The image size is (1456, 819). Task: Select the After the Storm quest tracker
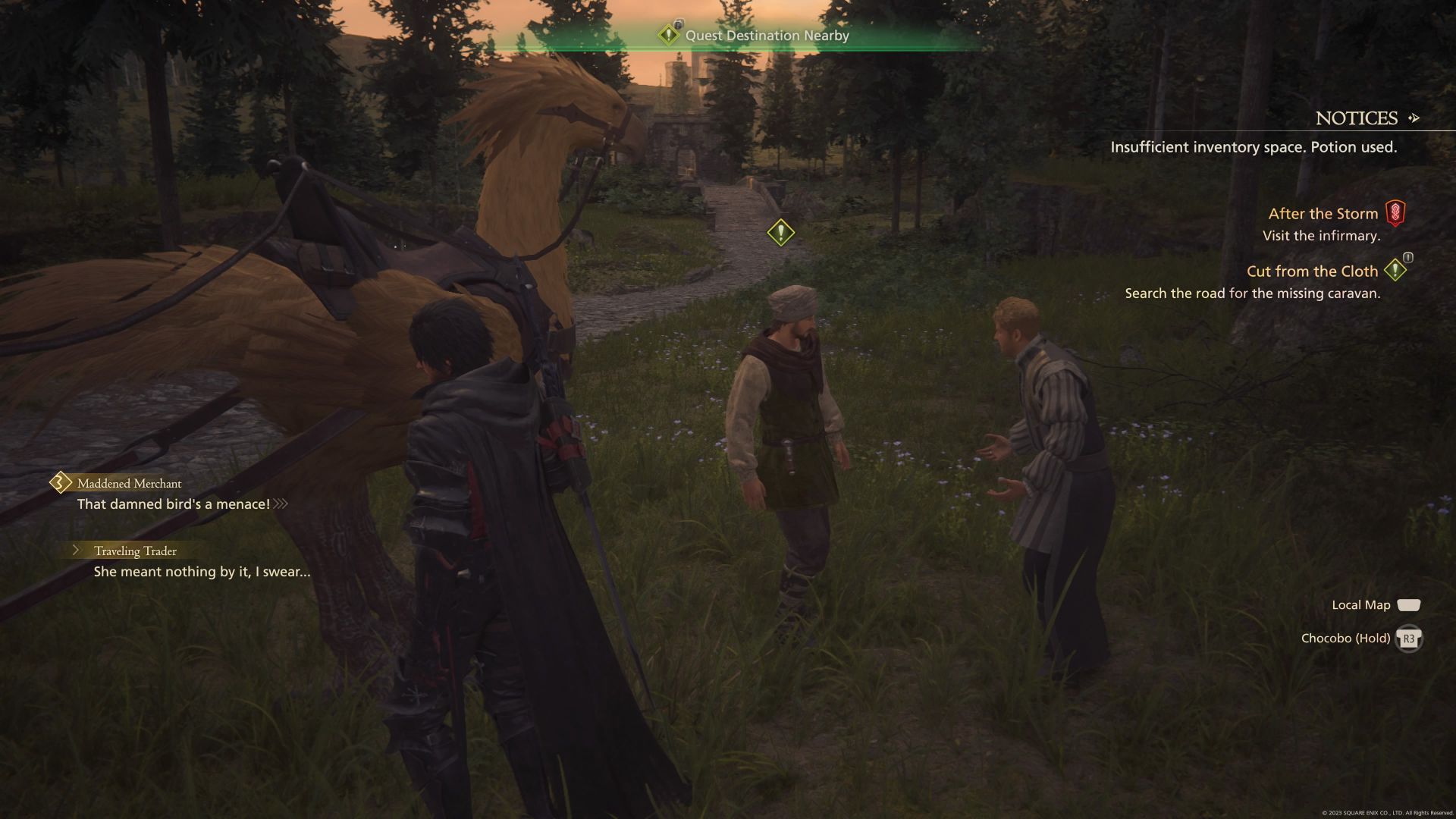tap(1323, 214)
